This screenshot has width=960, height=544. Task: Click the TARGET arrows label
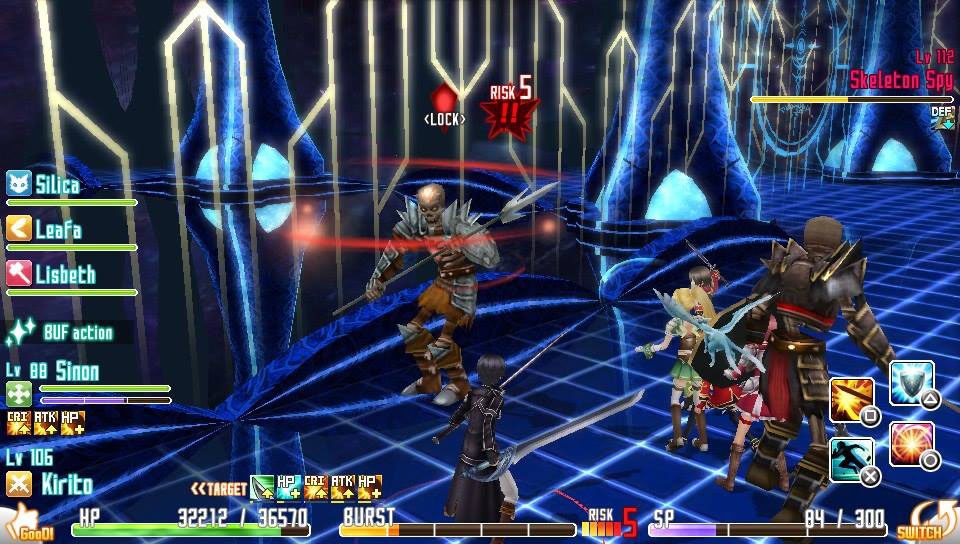(218, 489)
